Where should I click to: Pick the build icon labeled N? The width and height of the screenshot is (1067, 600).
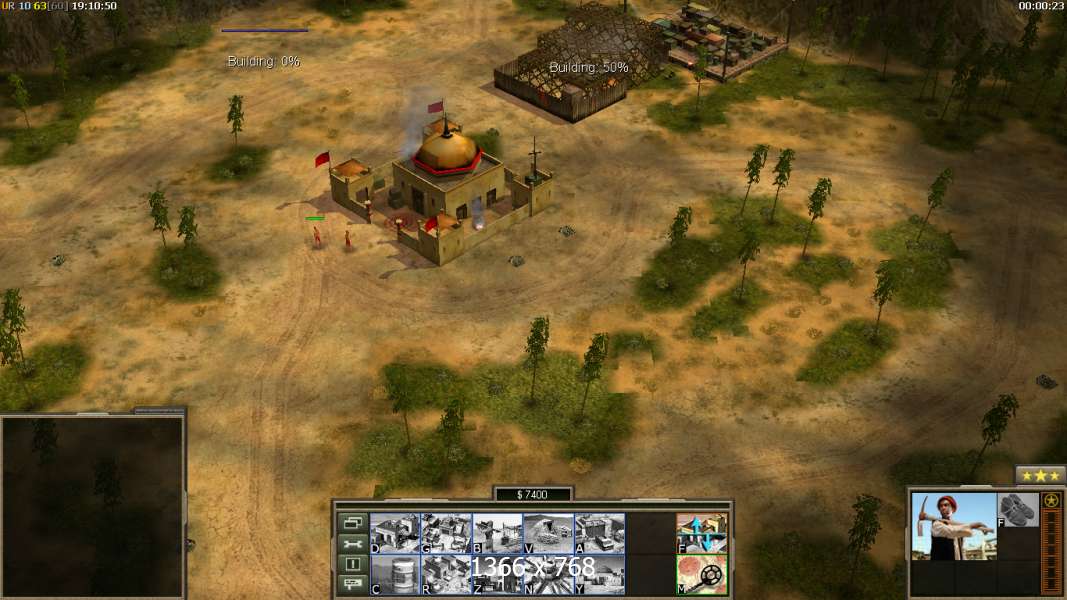click(548, 574)
